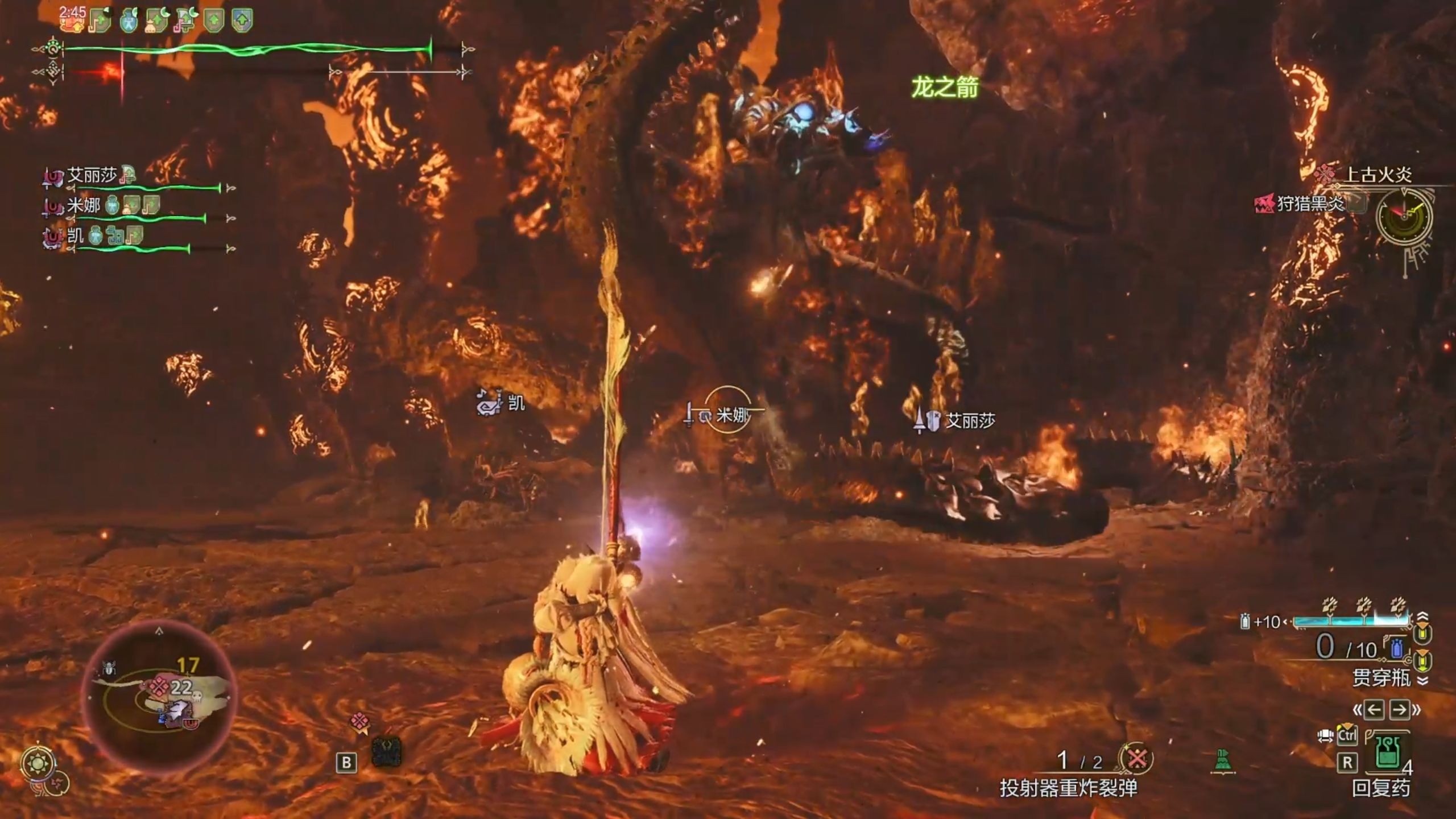Click the 艾丽莎 player name tag
This screenshot has width=1456, height=819.
click(969, 421)
